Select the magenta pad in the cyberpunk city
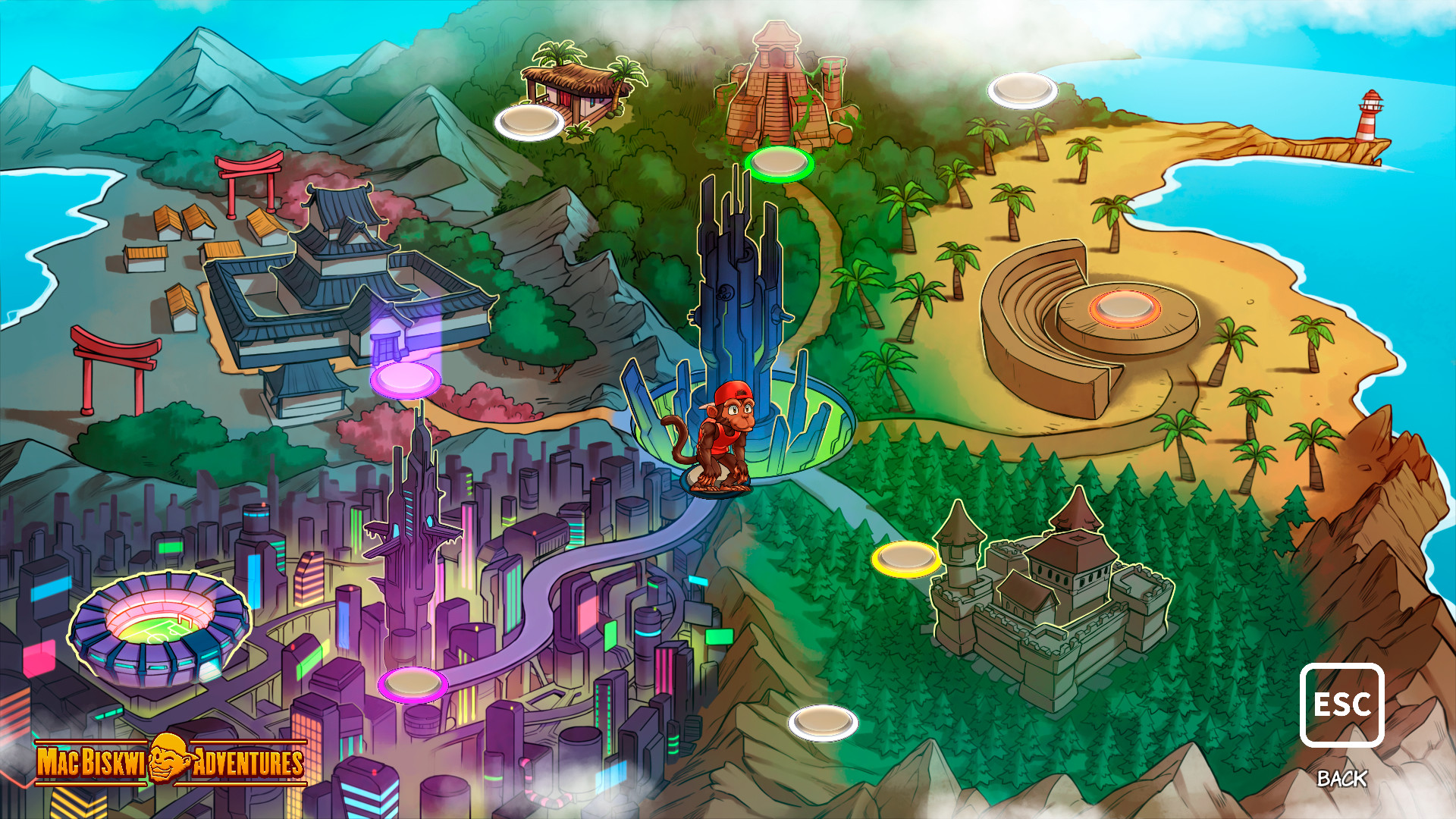Viewport: 1456px width, 819px height. pos(413,684)
